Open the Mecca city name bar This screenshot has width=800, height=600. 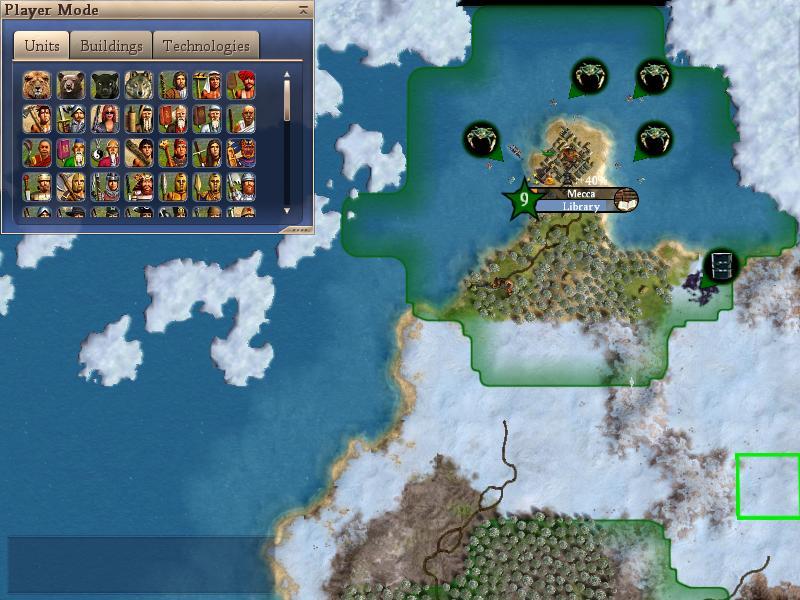580,194
